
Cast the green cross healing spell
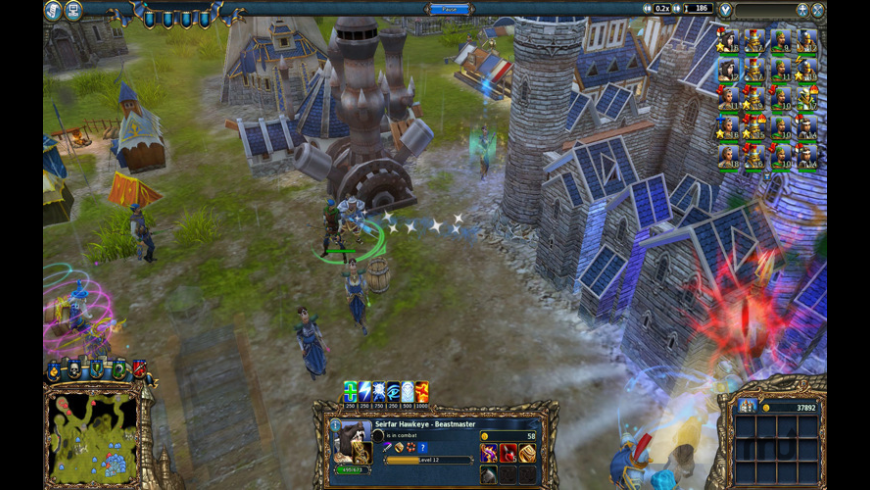tap(350, 391)
